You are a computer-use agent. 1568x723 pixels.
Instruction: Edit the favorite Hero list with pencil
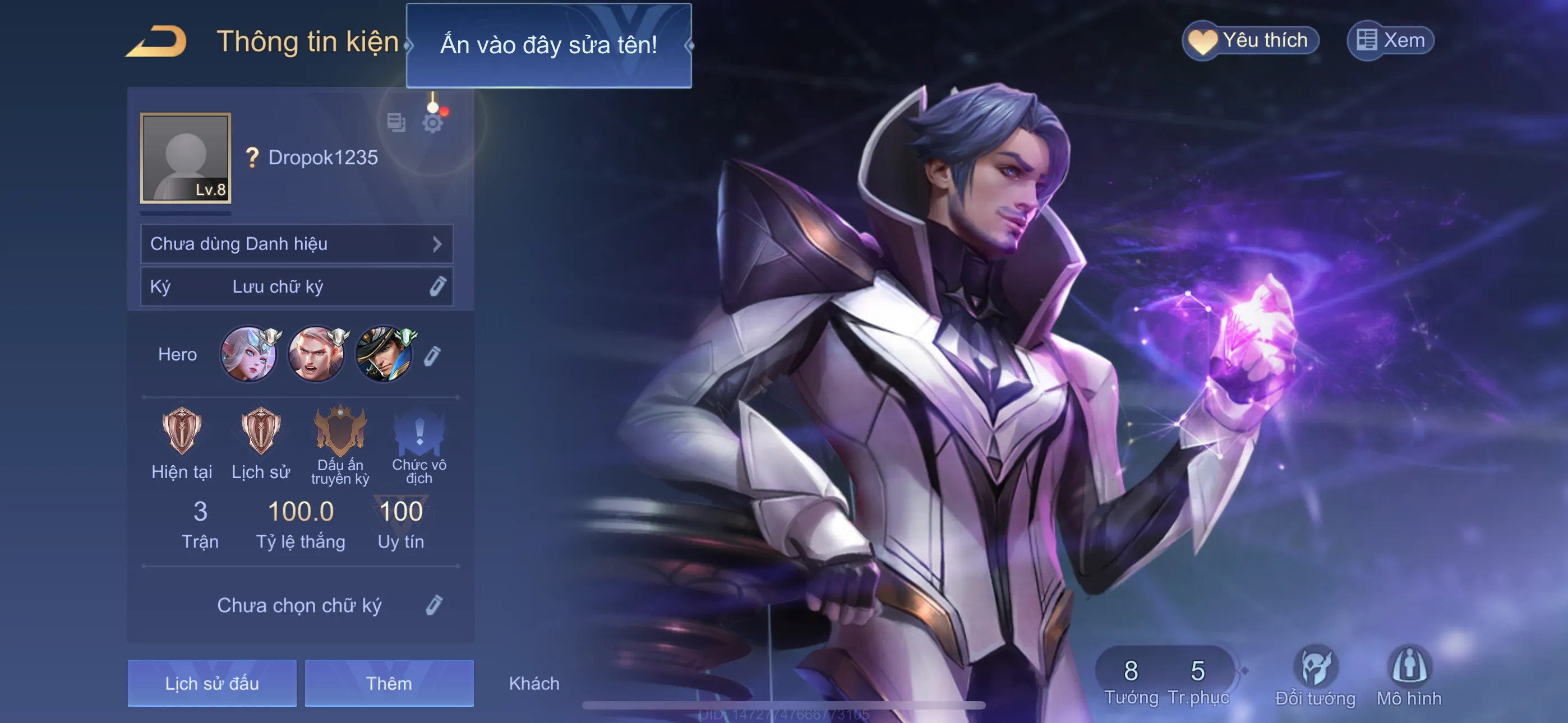(432, 356)
